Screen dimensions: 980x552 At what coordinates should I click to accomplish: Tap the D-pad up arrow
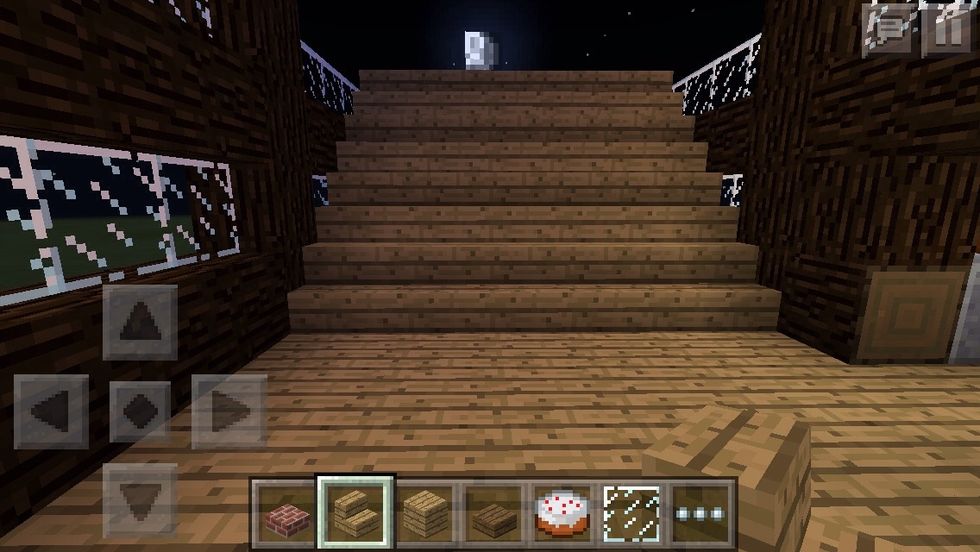coord(140,322)
